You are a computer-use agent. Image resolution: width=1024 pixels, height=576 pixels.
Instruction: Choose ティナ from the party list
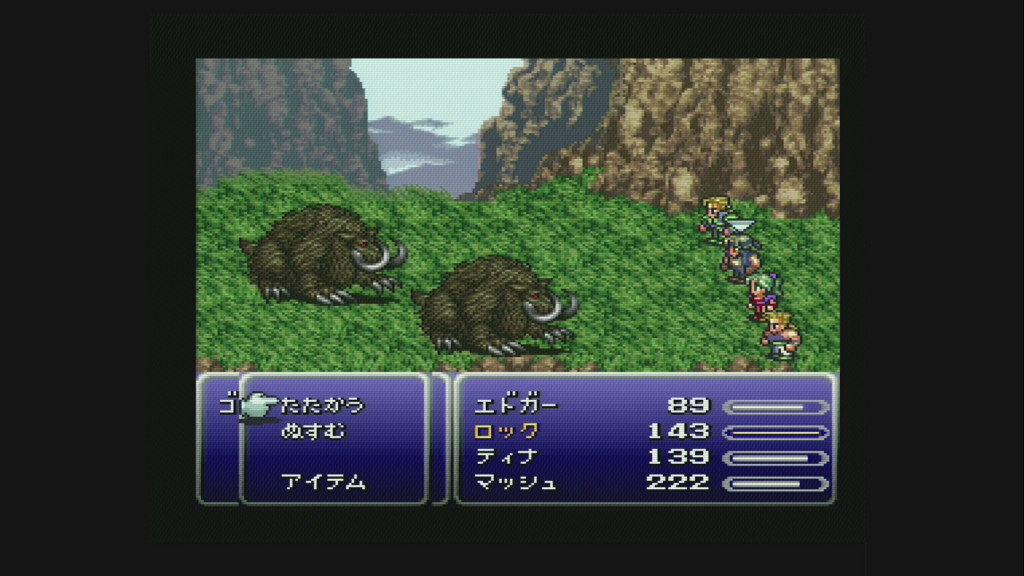point(506,457)
